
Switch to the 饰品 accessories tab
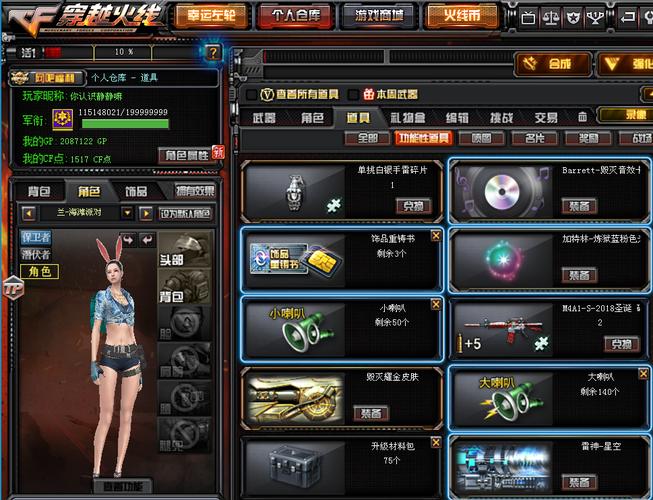[136, 191]
